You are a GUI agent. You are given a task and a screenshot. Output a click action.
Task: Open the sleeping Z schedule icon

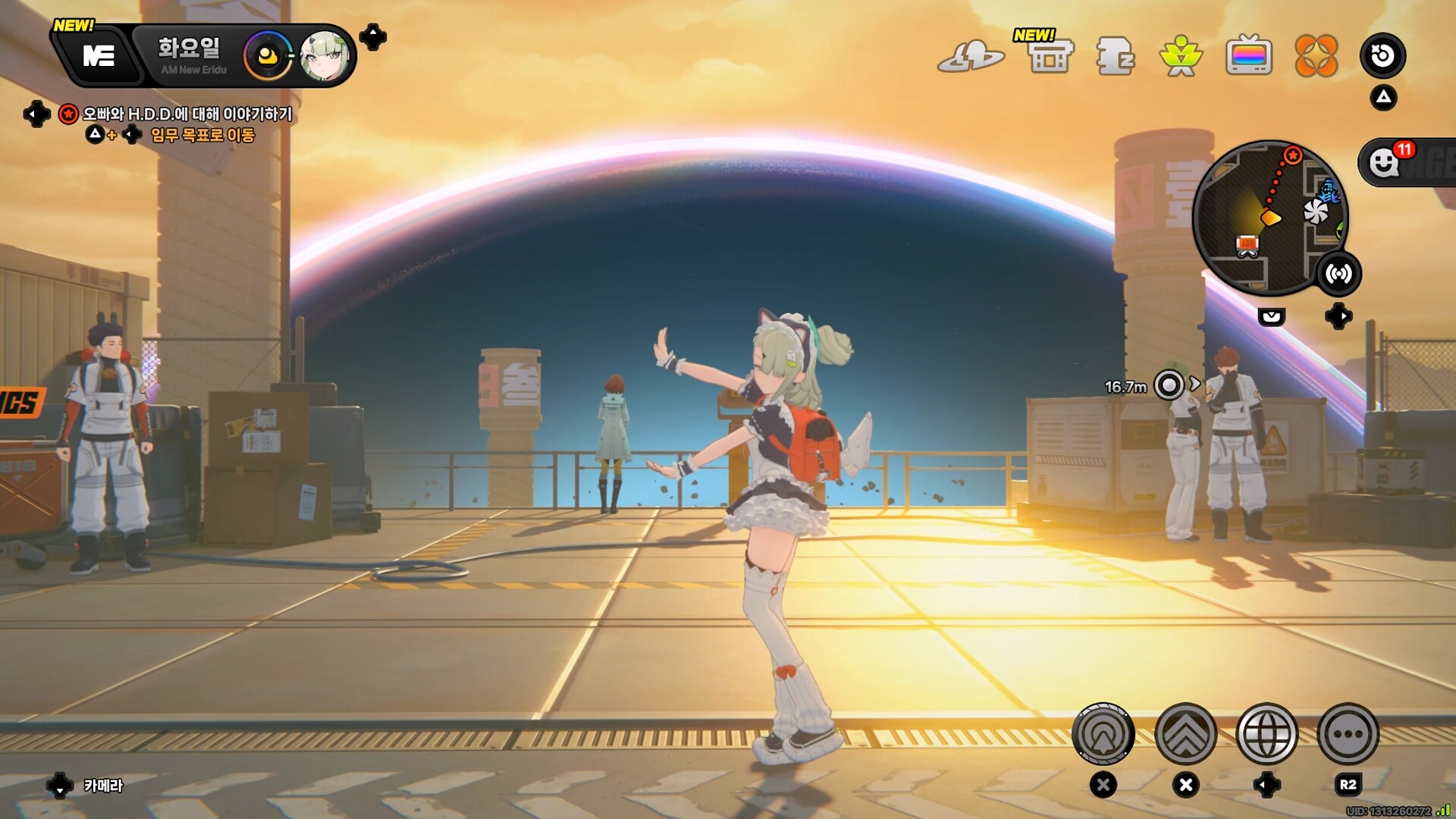1115,56
